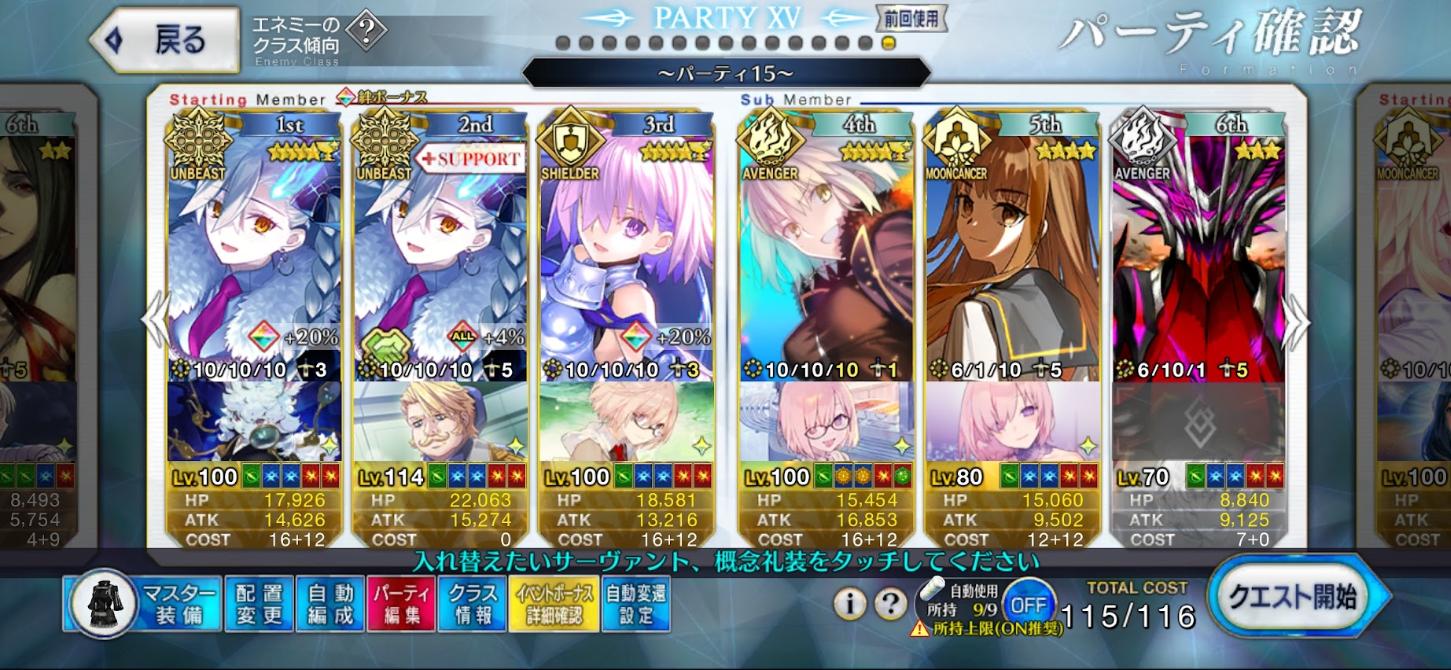Click the round info (i) icon
This screenshot has width=1451, height=670.
pyautogui.click(x=850, y=603)
